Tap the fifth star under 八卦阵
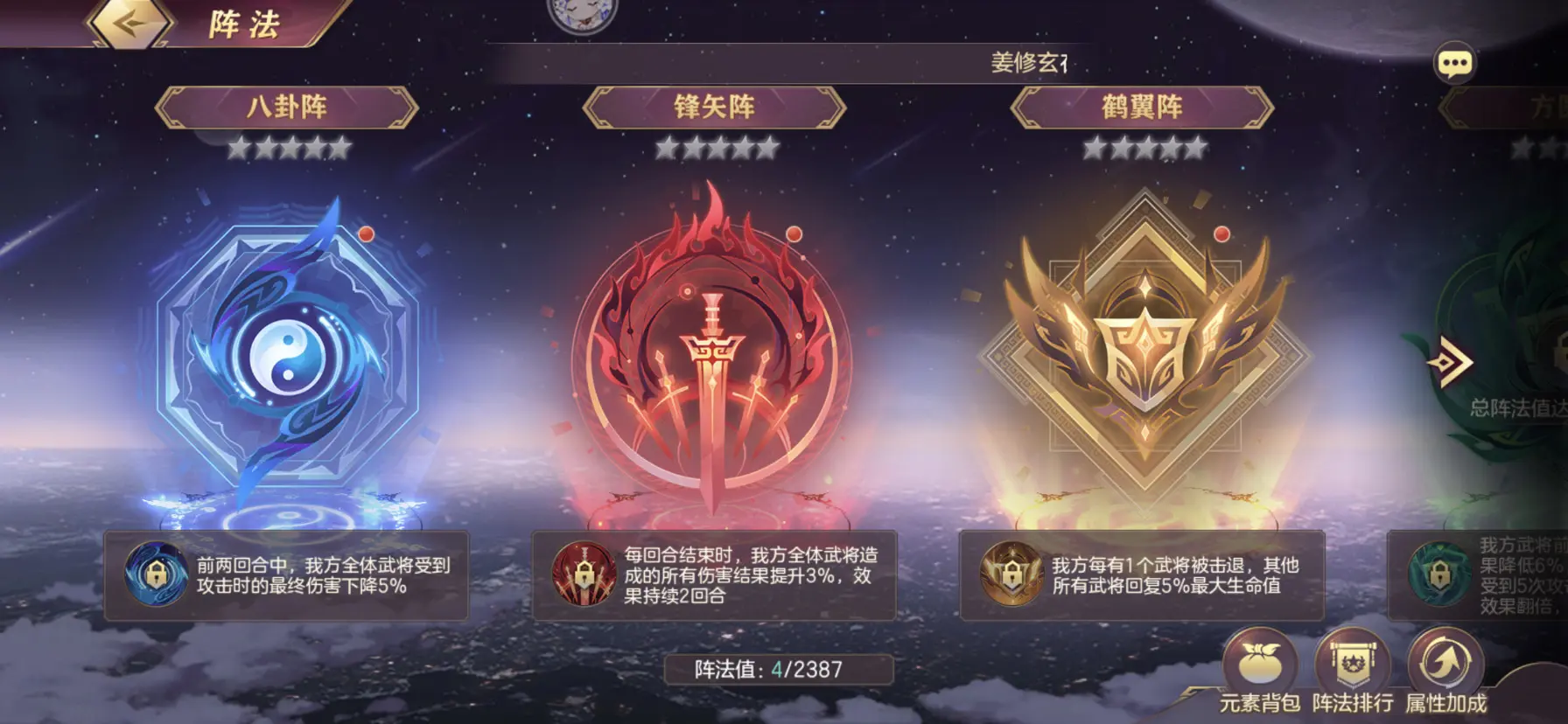This screenshot has height=724, width=1568. tap(340, 149)
